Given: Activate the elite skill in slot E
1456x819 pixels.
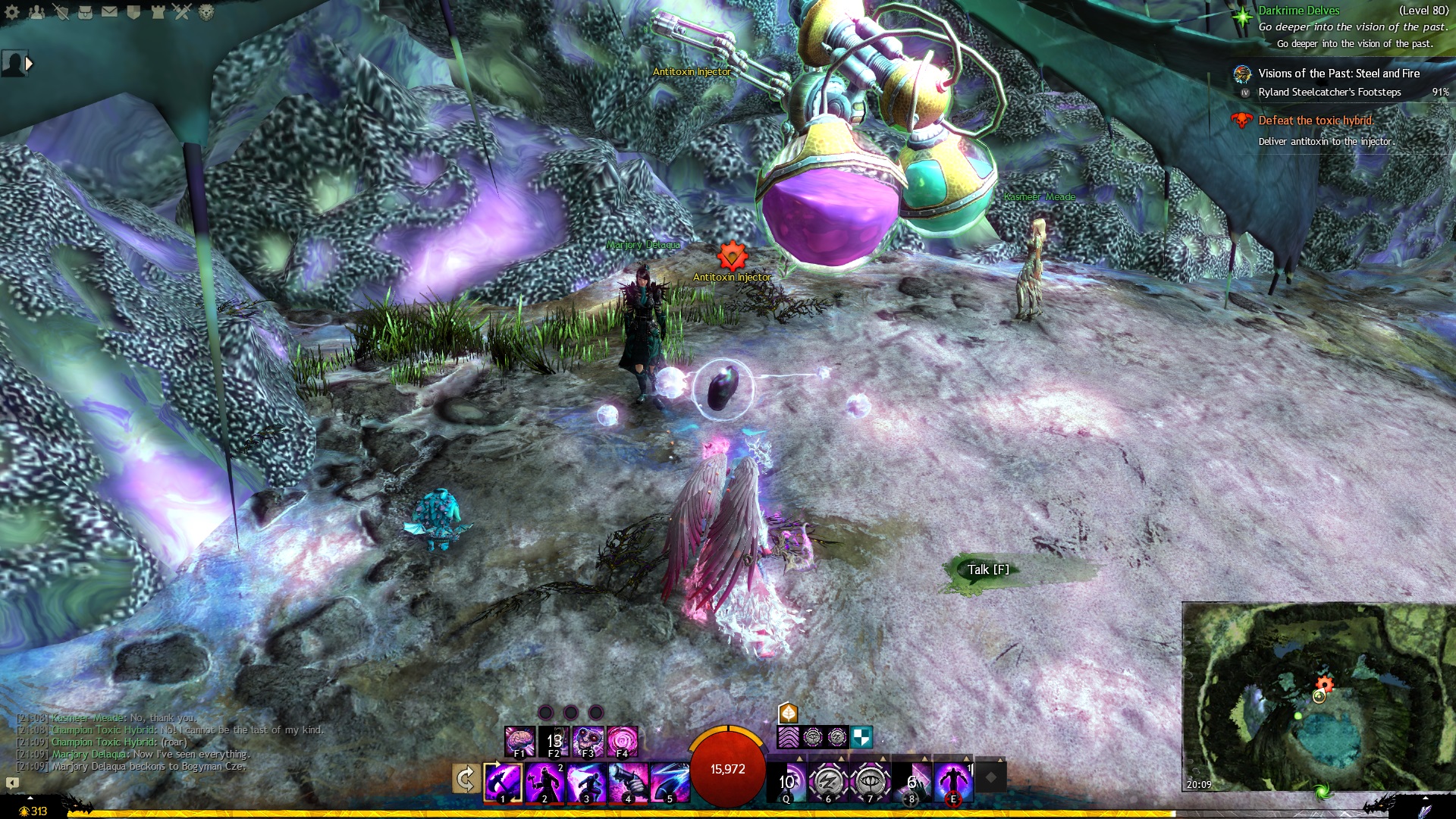Looking at the screenshot, I should [x=953, y=782].
